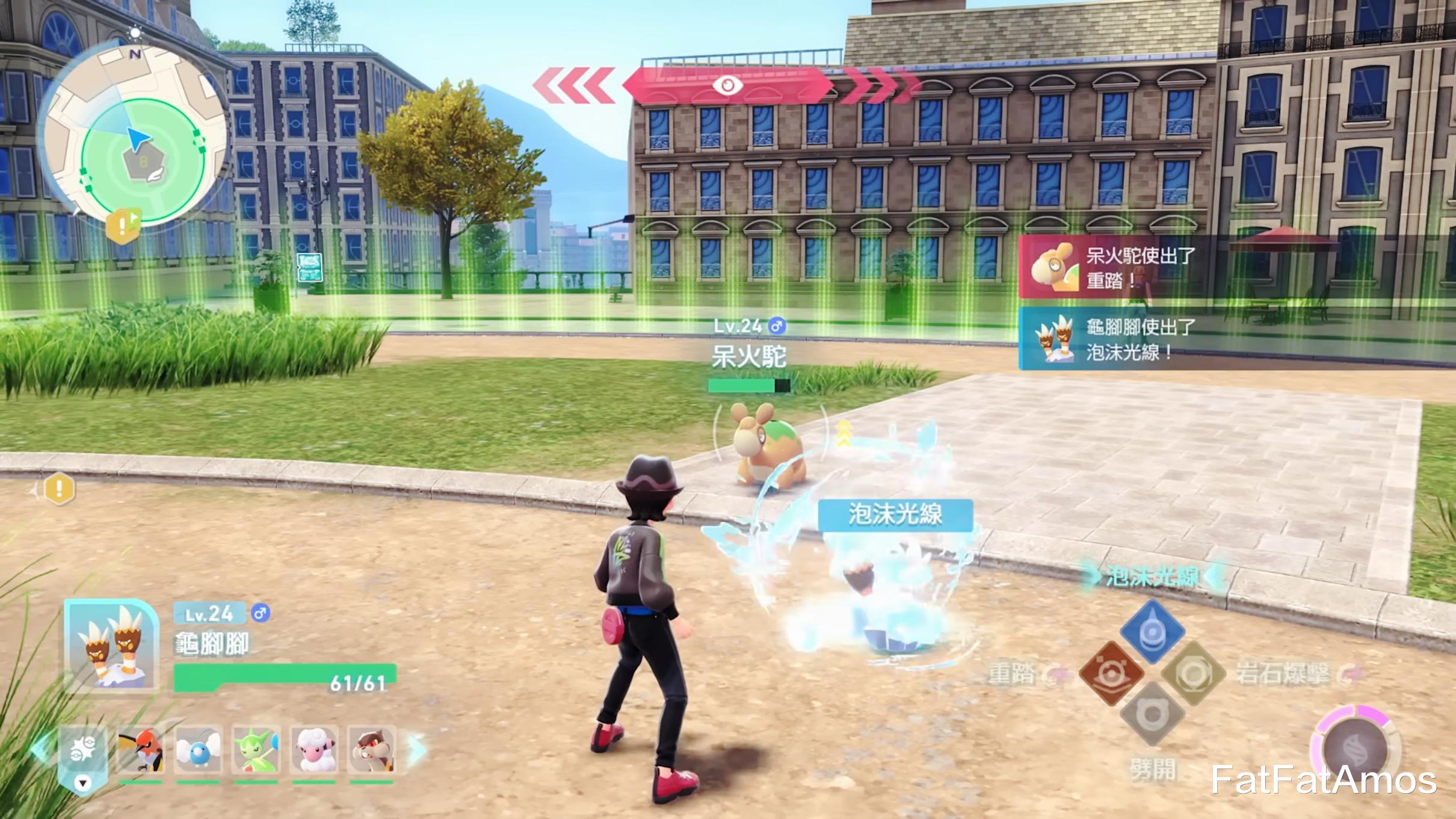Switch to the brown rodent party Pokémon
The height and width of the screenshot is (819, 1456).
tap(372, 750)
